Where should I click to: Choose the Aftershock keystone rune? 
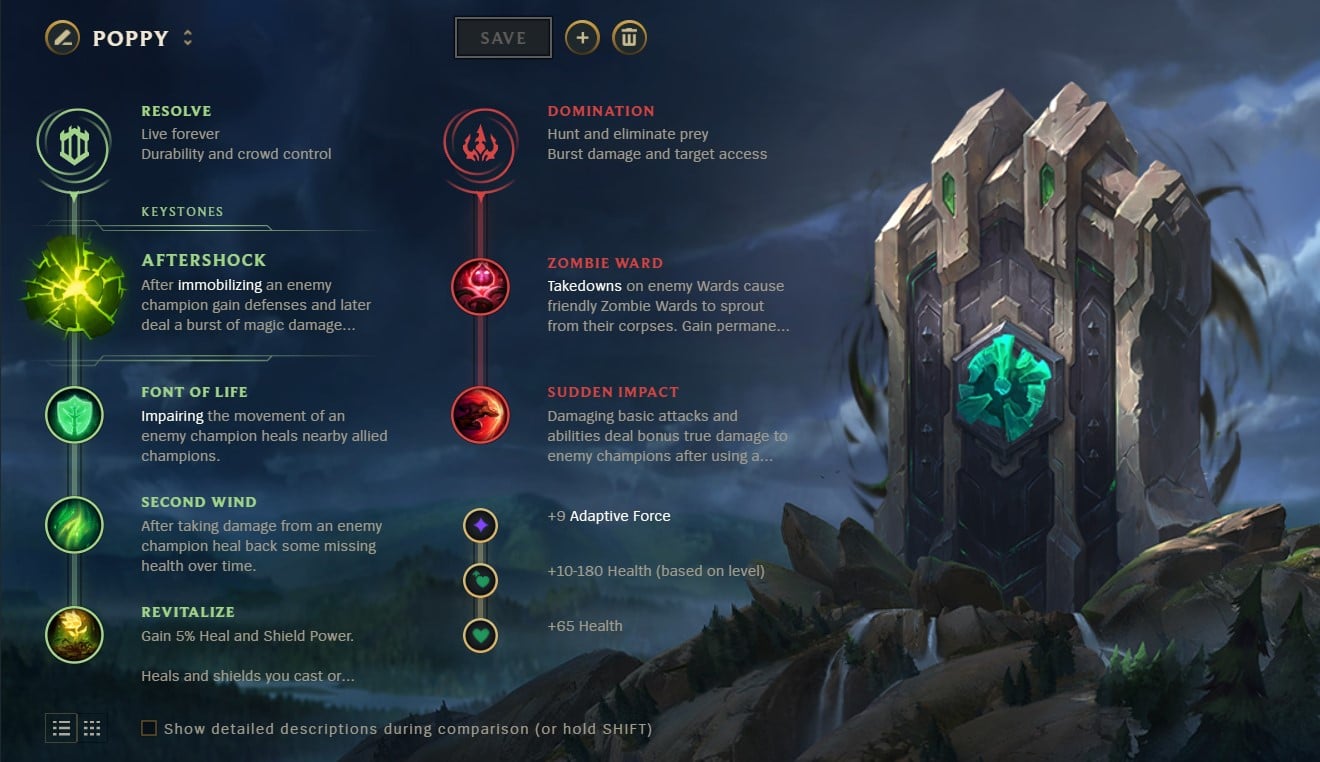pos(74,285)
